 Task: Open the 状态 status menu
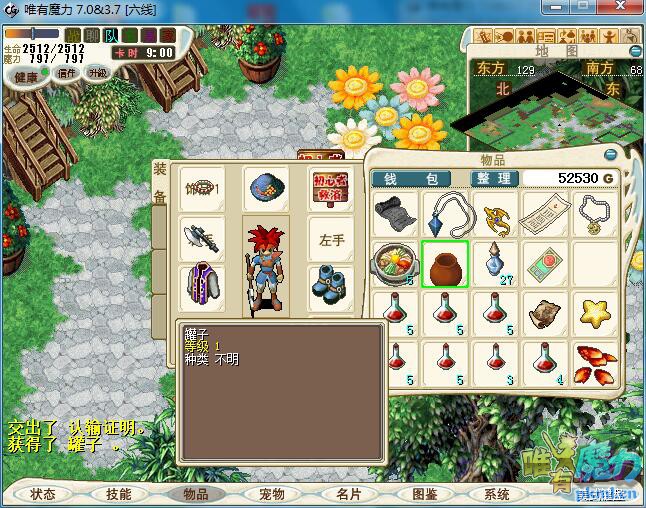coord(43,494)
